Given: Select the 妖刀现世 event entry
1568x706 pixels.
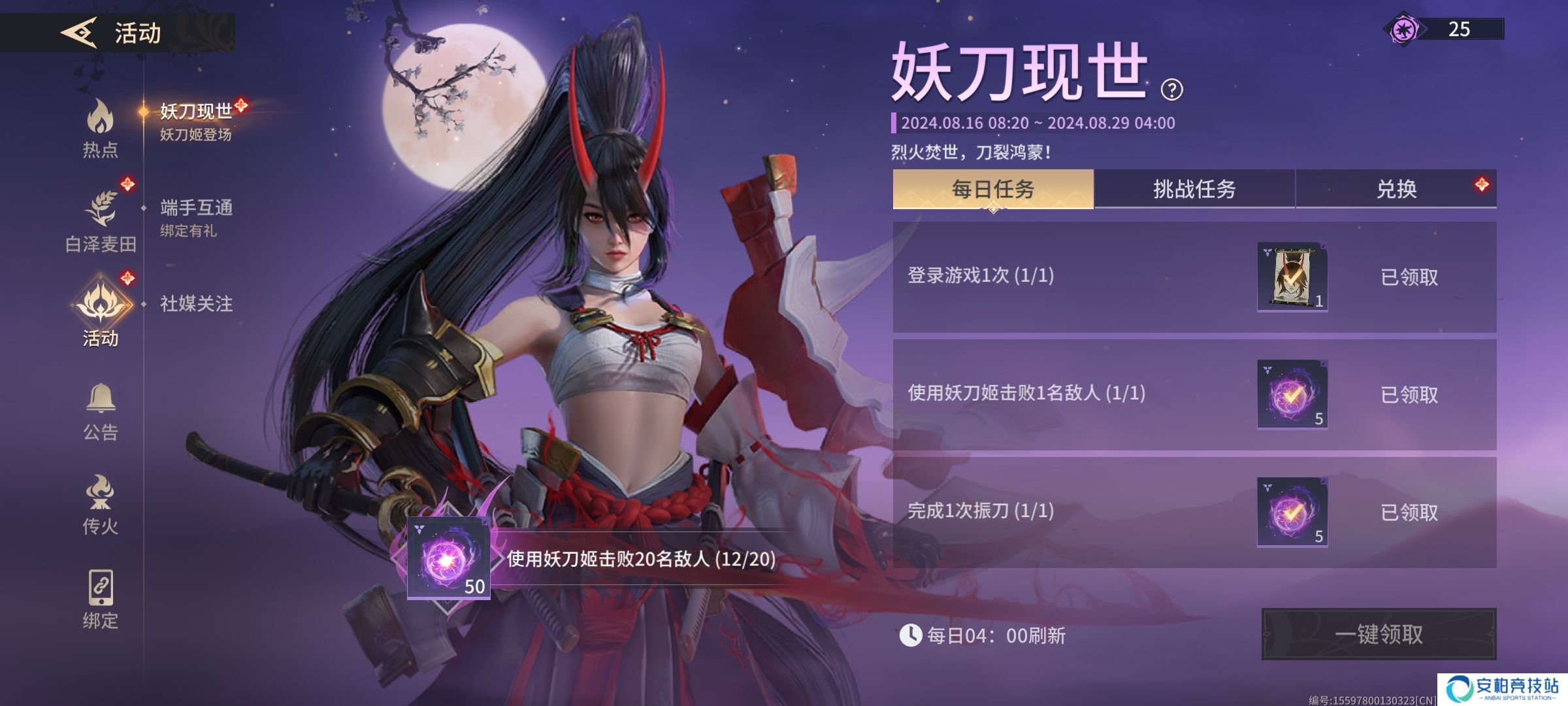Looking at the screenshot, I should click(196, 121).
